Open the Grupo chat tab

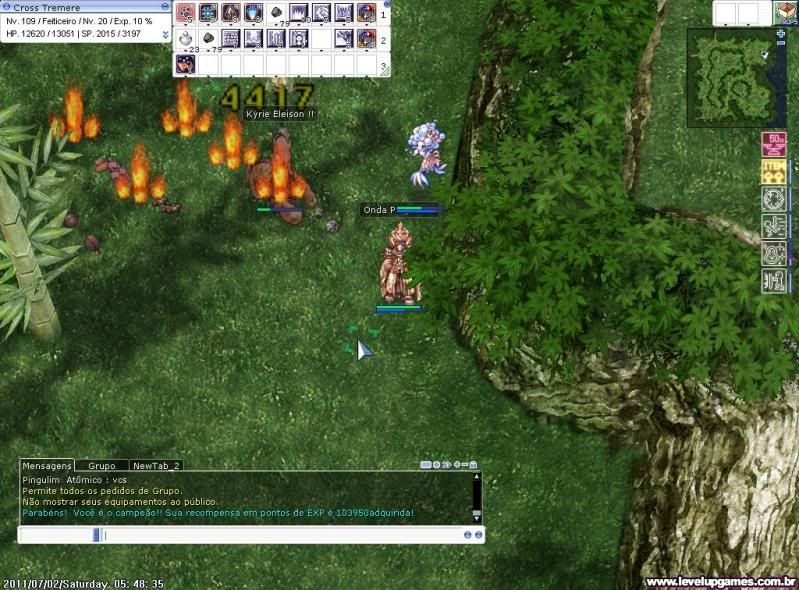(x=102, y=465)
